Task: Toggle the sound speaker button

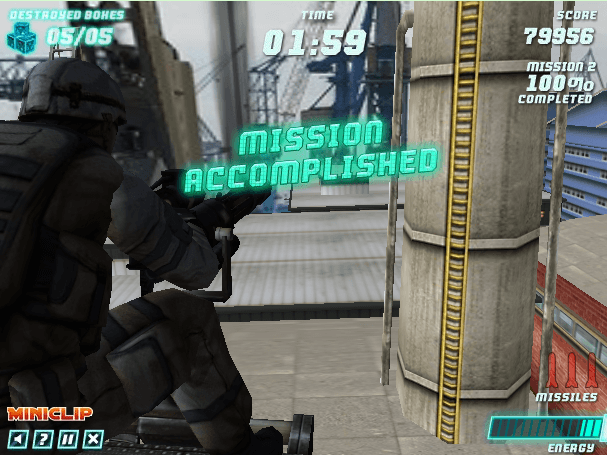Action: coord(17,438)
